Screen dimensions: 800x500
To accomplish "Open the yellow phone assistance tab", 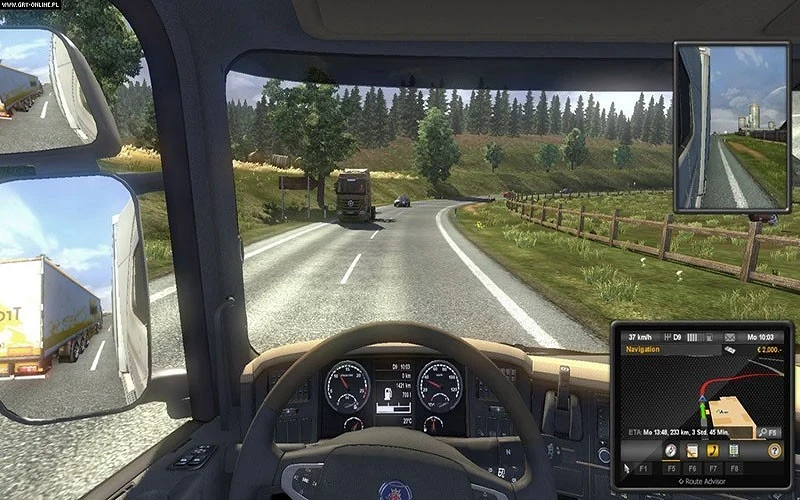I will pos(712,450).
